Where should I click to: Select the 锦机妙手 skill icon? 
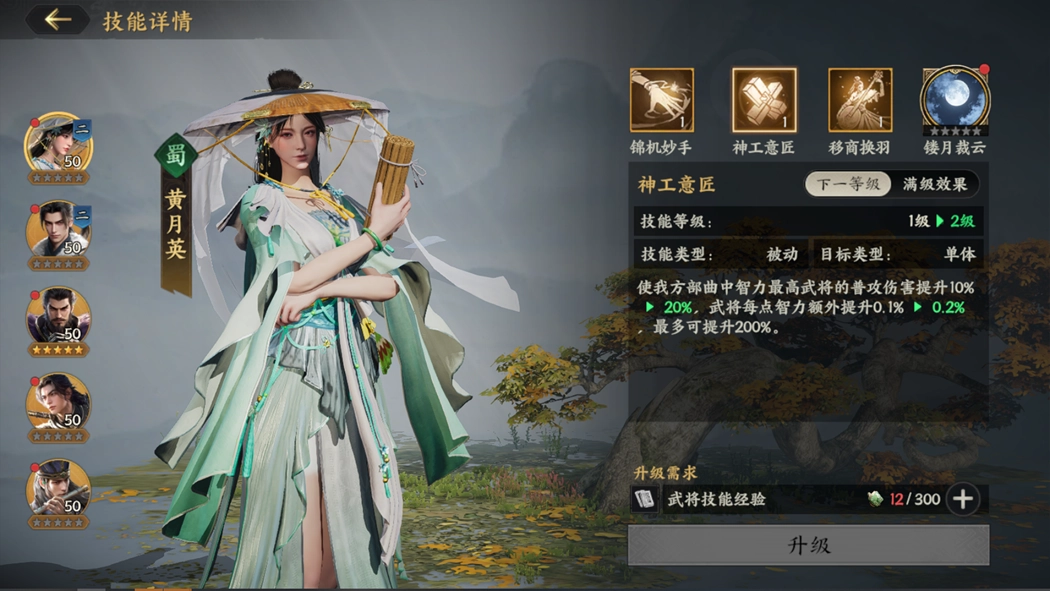pyautogui.click(x=661, y=100)
